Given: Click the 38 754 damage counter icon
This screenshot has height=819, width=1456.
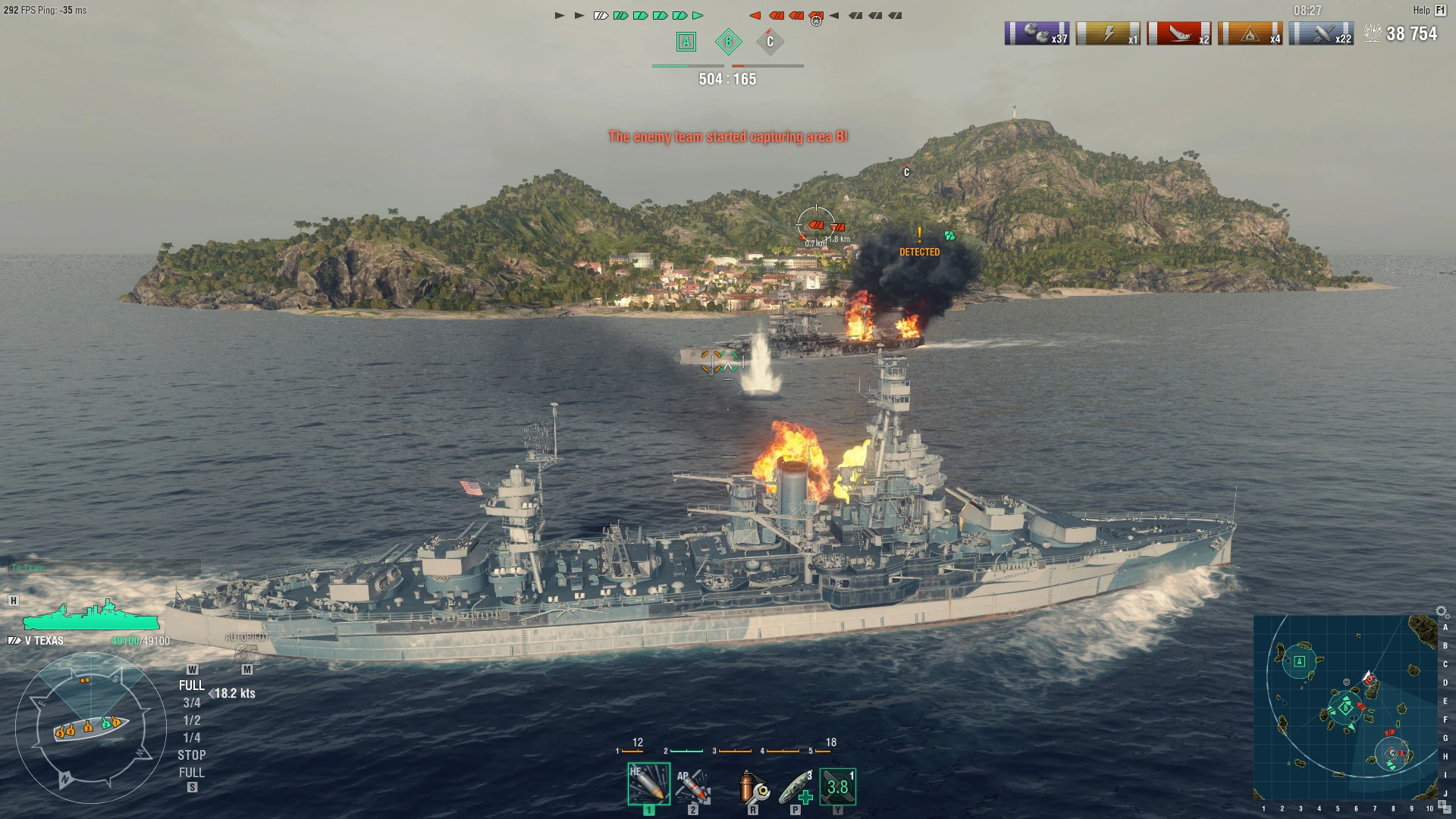Looking at the screenshot, I should point(1373,32).
